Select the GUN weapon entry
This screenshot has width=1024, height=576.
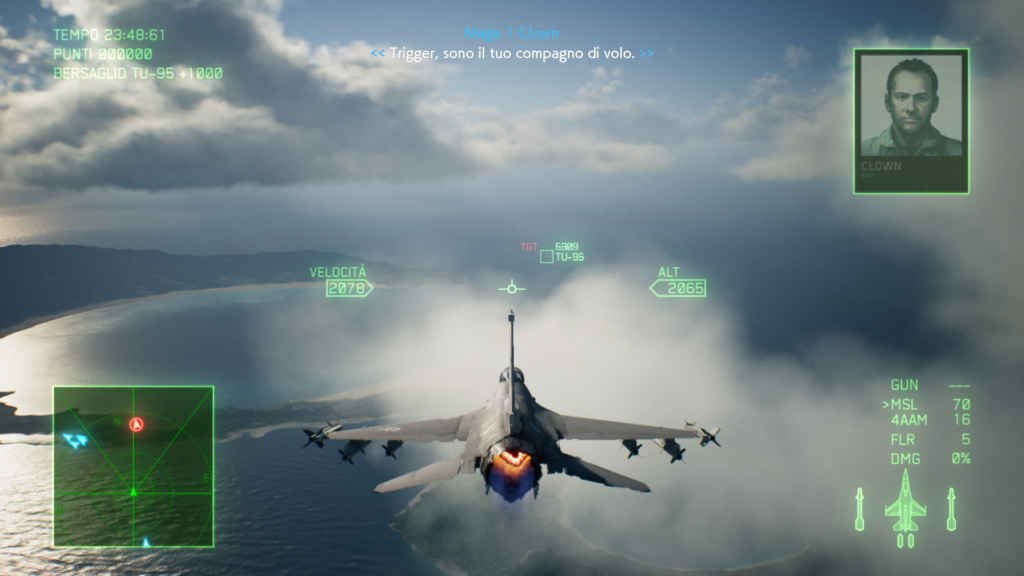928,385
